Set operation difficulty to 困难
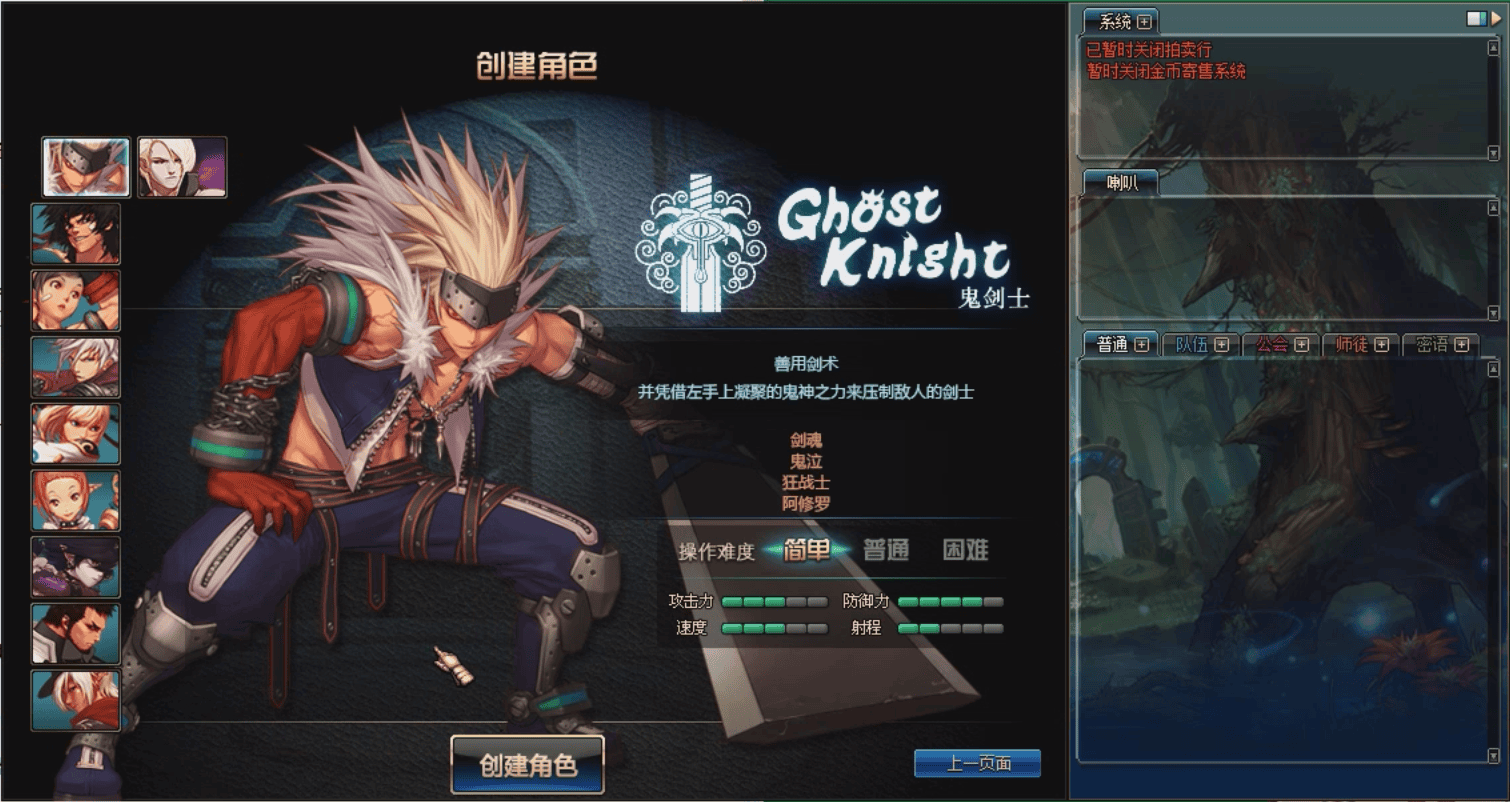The height and width of the screenshot is (802, 1510). click(963, 550)
